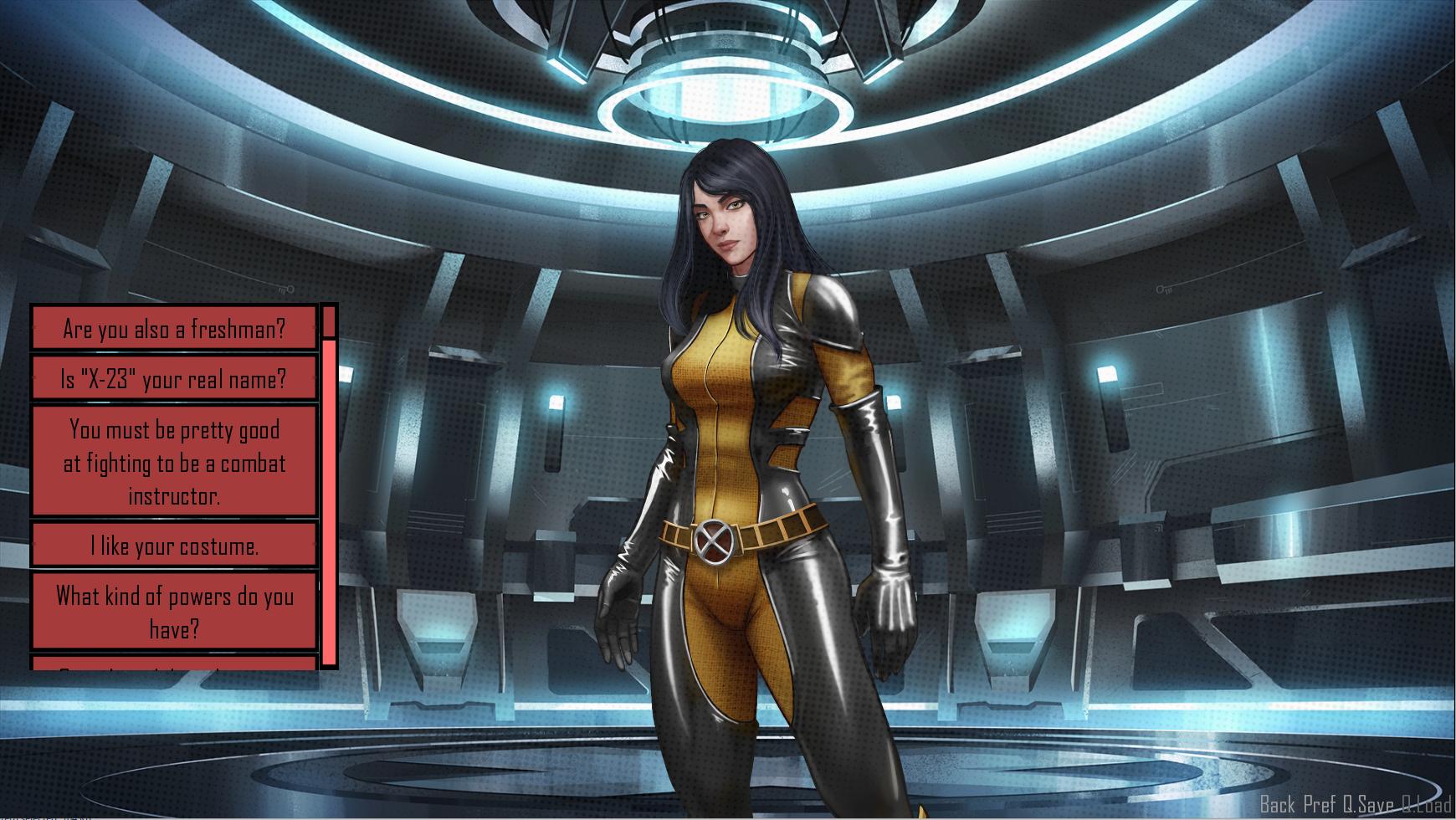Ask "Are you also a freshman?"
Screen dimensions: 1456x820
coord(174,328)
